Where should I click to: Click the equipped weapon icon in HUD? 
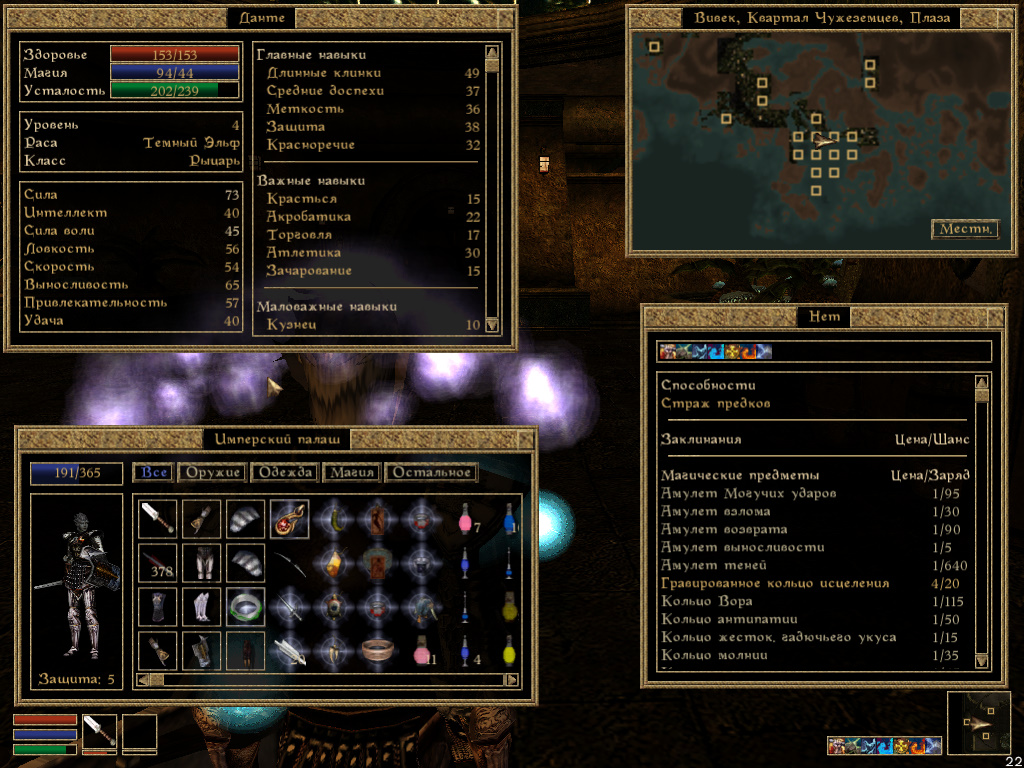click(99, 732)
